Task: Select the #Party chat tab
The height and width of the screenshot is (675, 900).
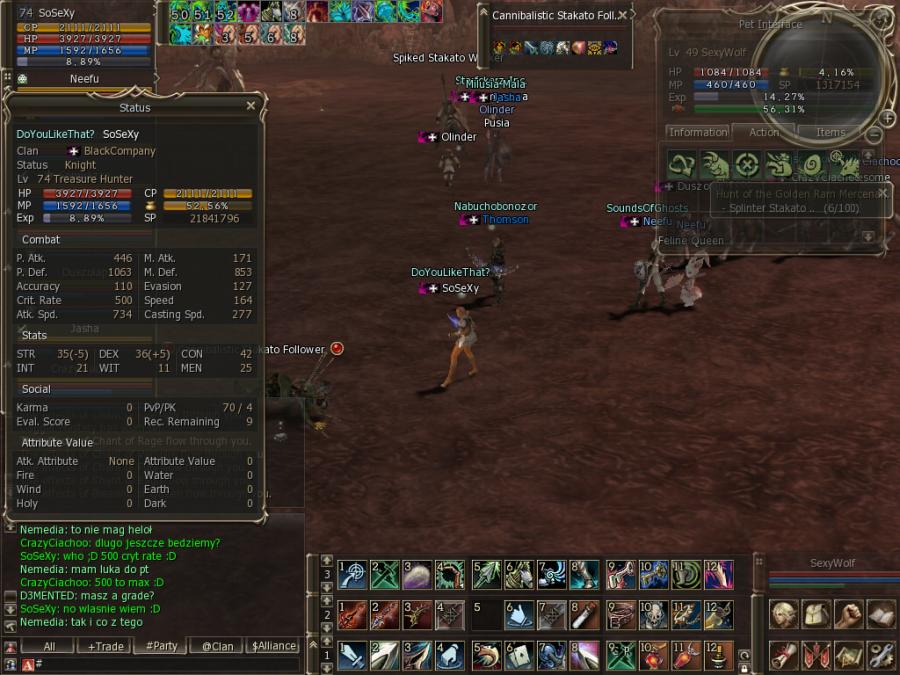Action: click(x=161, y=646)
